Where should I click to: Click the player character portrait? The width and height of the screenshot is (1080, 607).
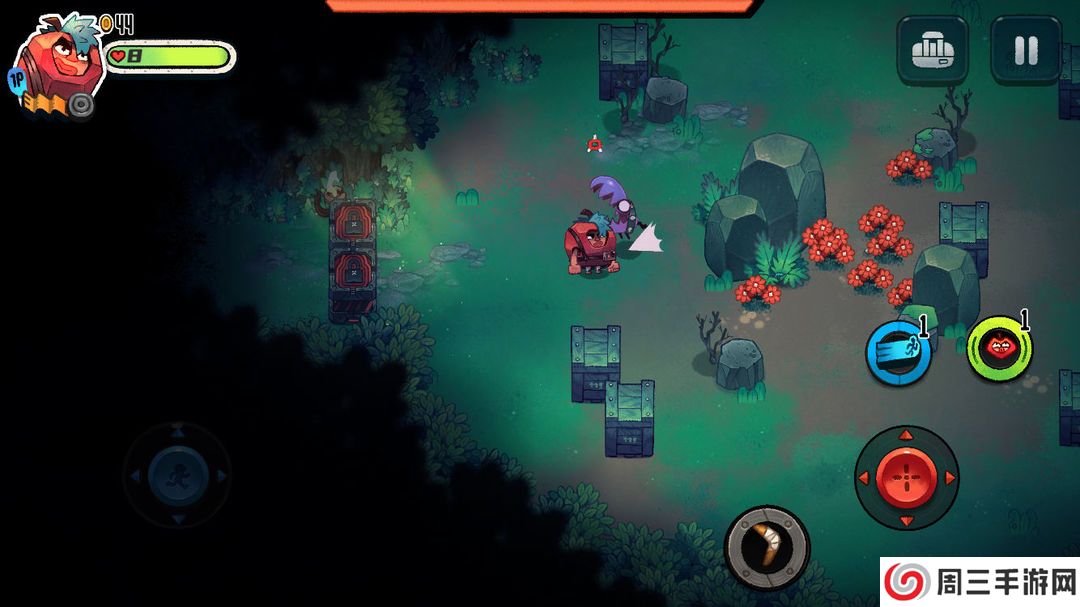58,62
